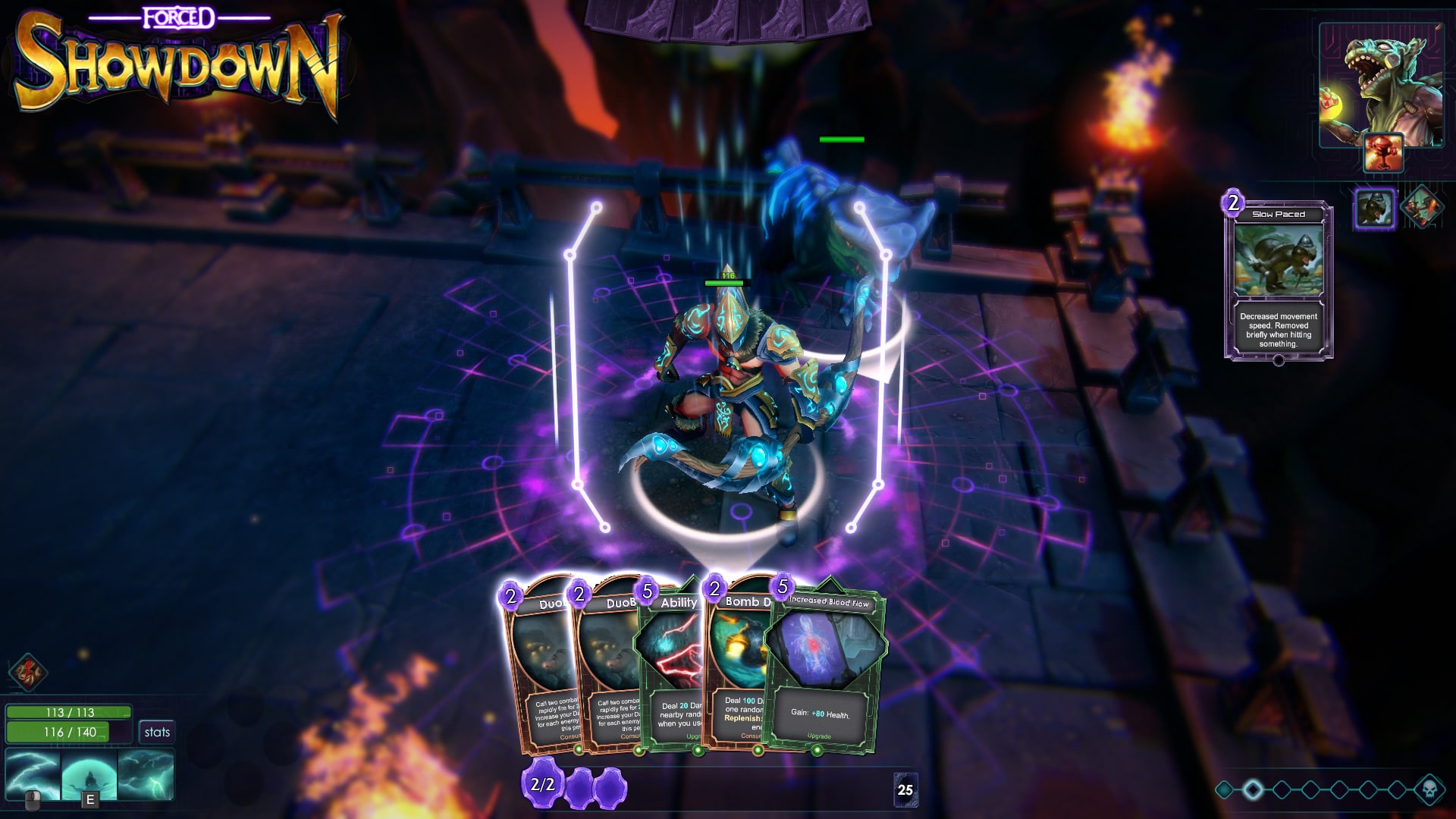
Task: Click the red mushroom explosion boss ability icon
Action: coord(1383,152)
